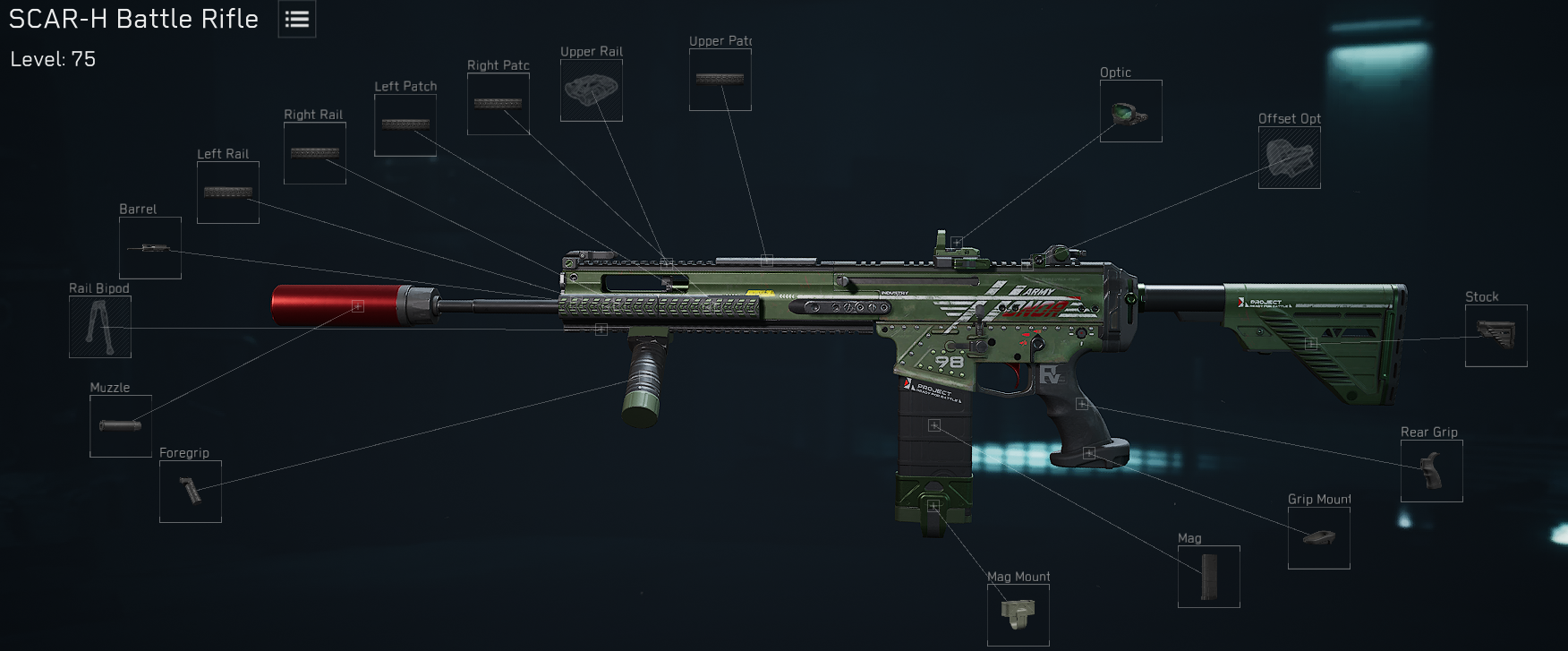Select the Offset Opt slot
The height and width of the screenshot is (651, 1568).
coord(1289,158)
